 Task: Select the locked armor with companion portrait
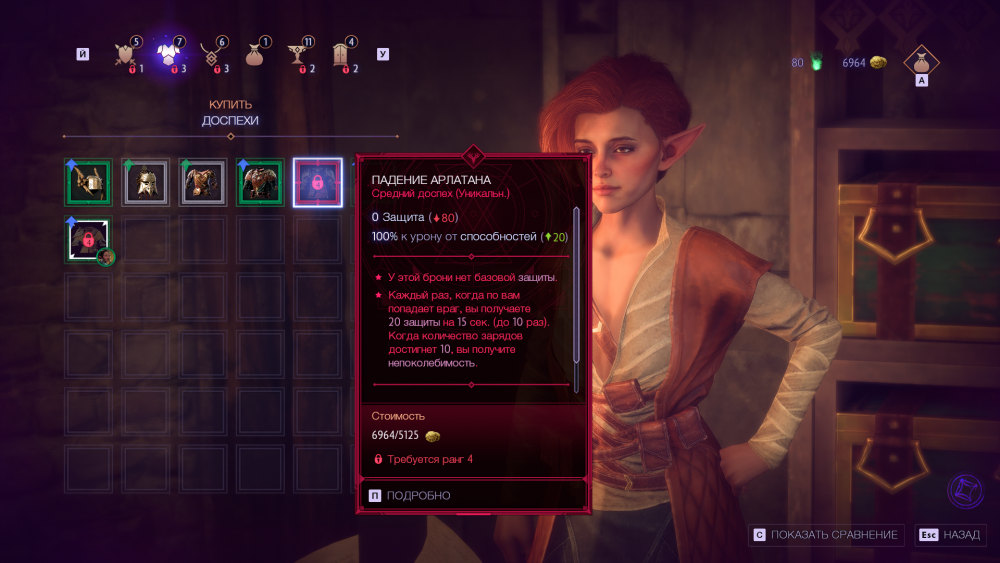point(88,240)
